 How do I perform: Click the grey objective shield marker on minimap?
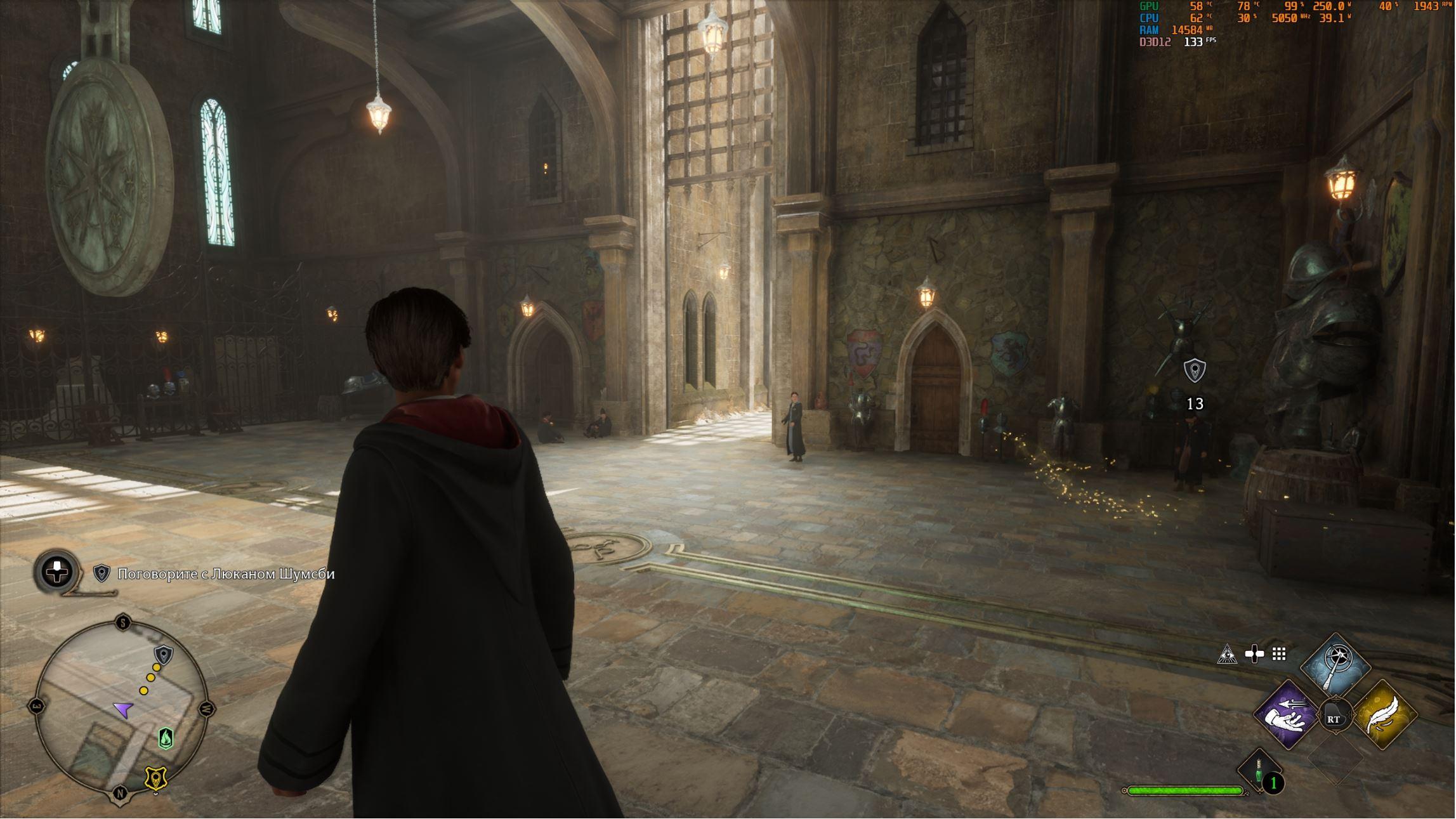(164, 654)
